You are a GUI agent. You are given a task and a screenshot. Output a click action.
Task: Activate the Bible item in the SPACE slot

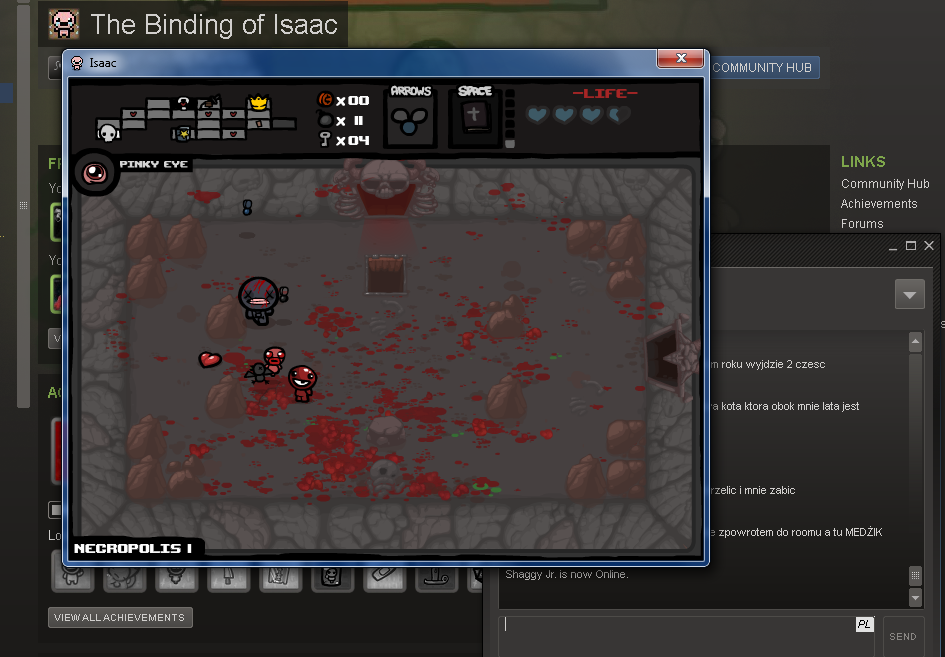pos(474,118)
